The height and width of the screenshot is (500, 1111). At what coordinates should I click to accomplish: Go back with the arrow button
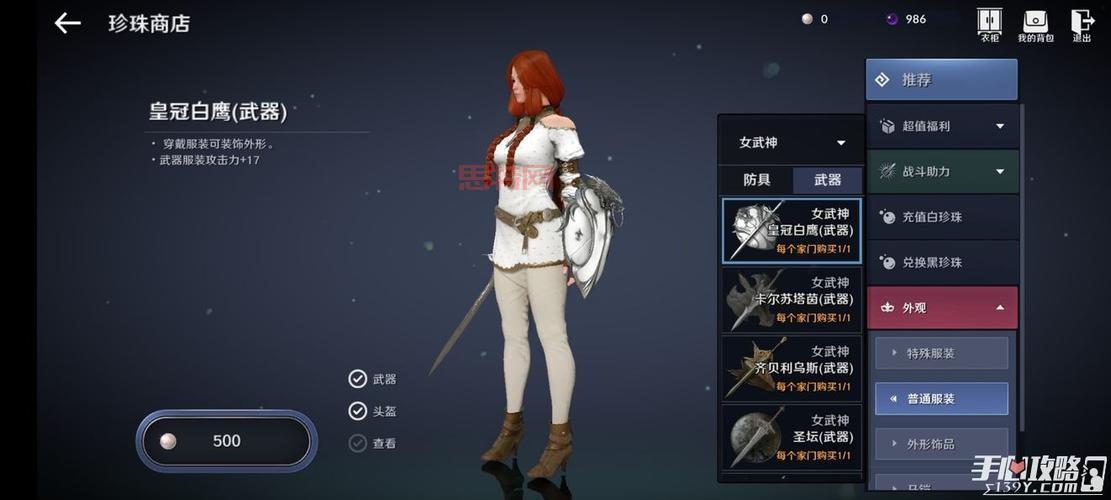pyautogui.click(x=67, y=23)
